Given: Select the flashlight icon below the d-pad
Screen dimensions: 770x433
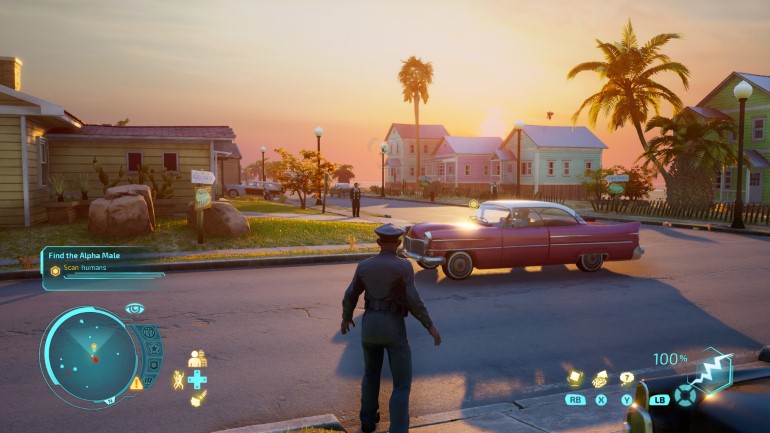Looking at the screenshot, I should tap(198, 399).
